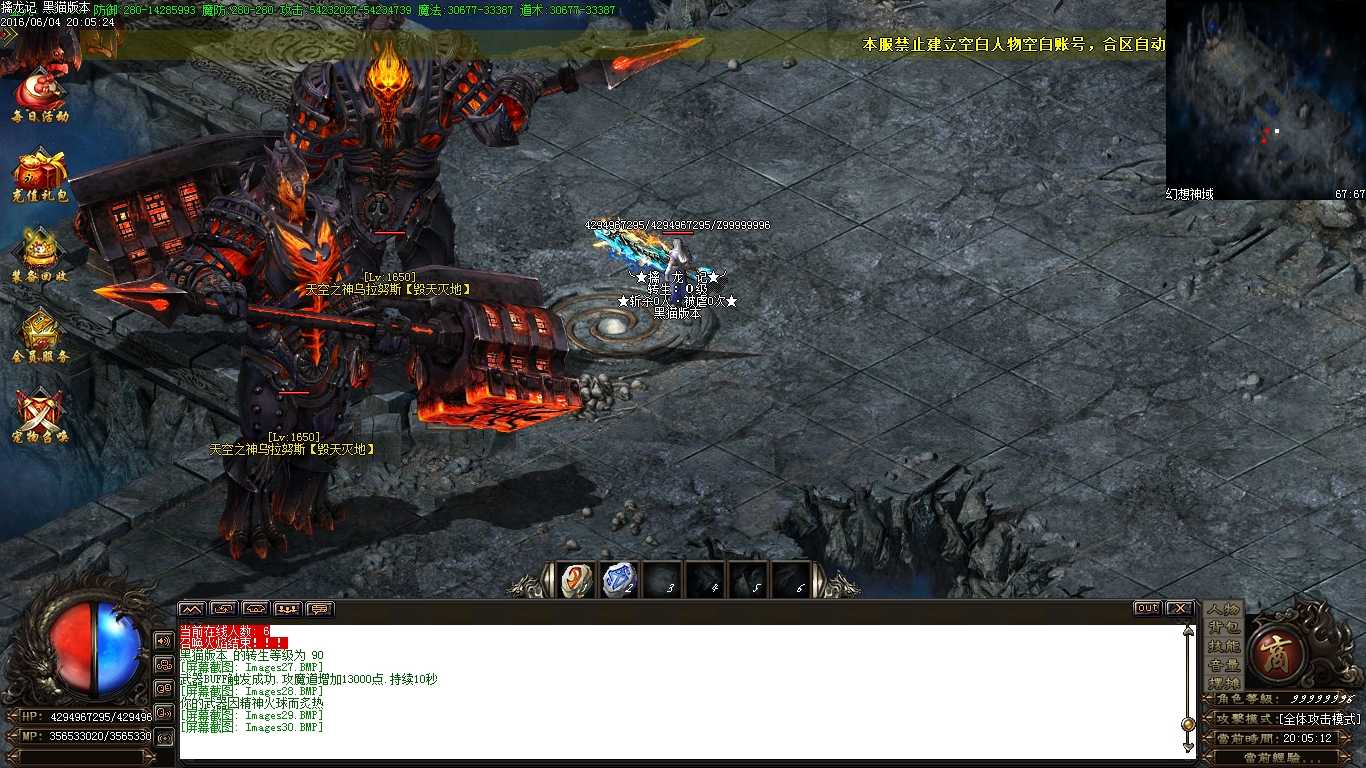Toggle the first chat channel icon
The width and height of the screenshot is (1366, 768).
tap(191, 607)
